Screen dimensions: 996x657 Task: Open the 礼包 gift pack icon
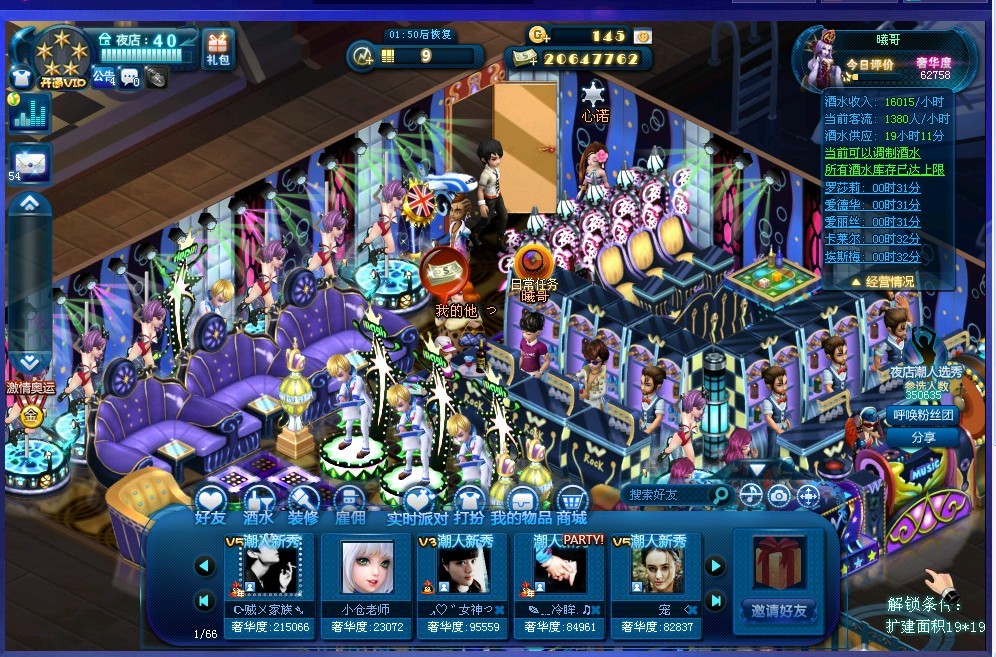pyautogui.click(x=217, y=47)
